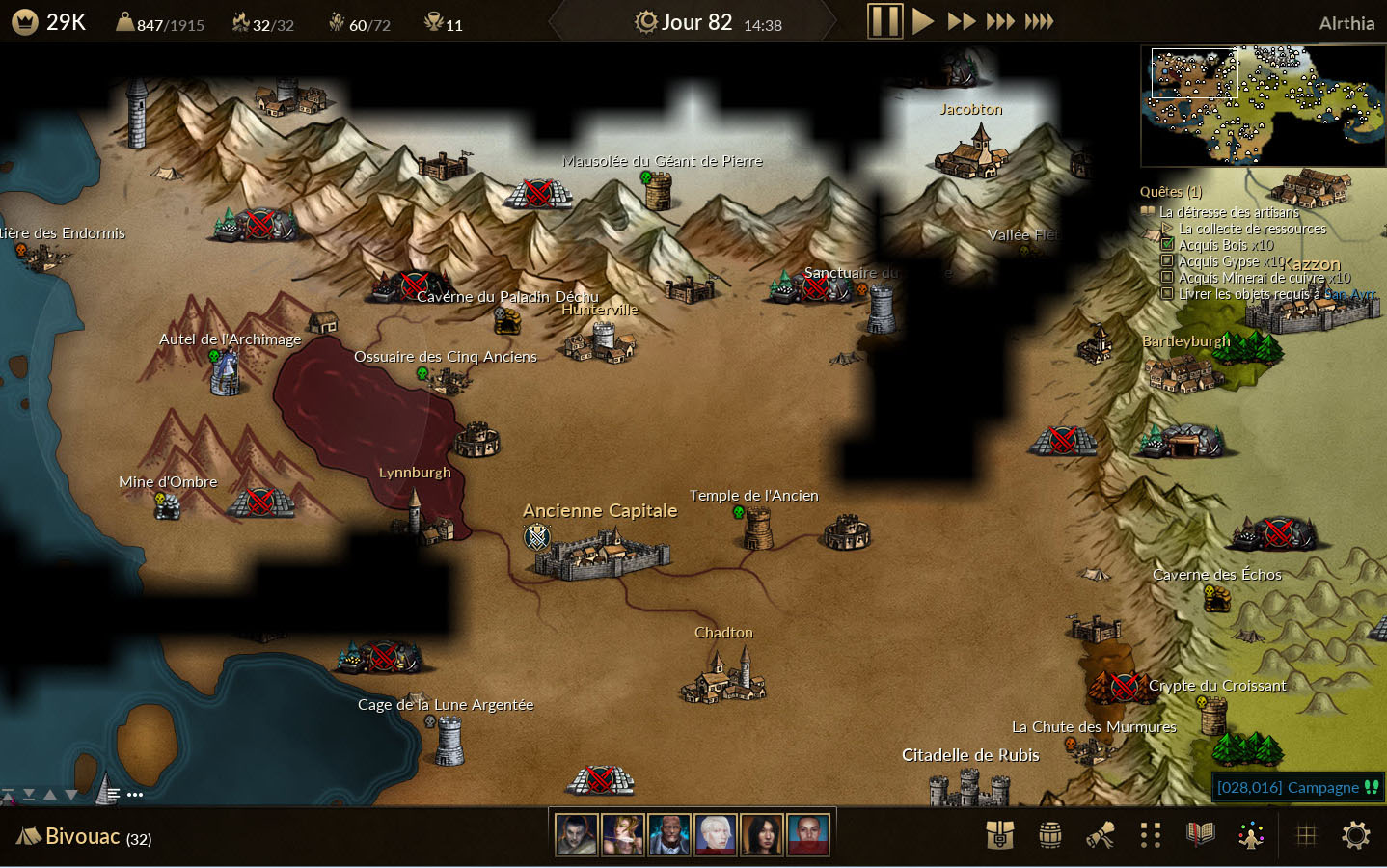The height and width of the screenshot is (868, 1387).
Task: Click the world minimap
Action: [x=1263, y=106]
